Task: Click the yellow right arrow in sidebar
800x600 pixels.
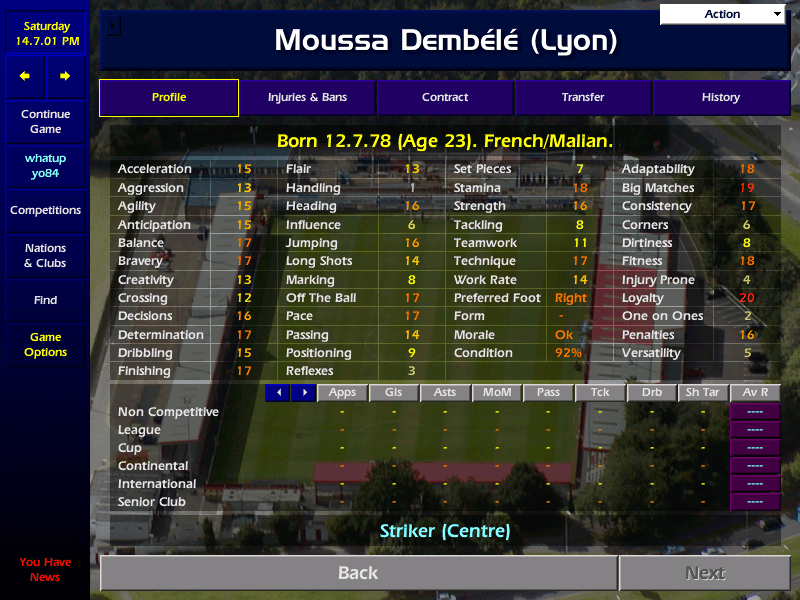Action: click(65, 76)
